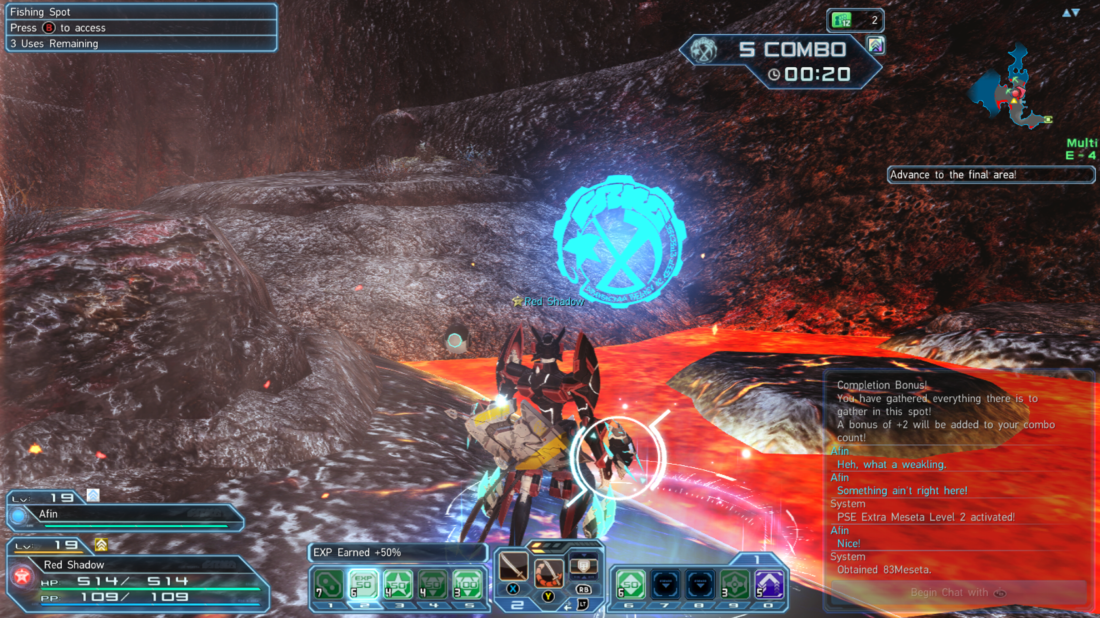Image resolution: width=1100 pixels, height=618 pixels.
Task: Use the green triangle 100 booster
Action: [x=467, y=584]
